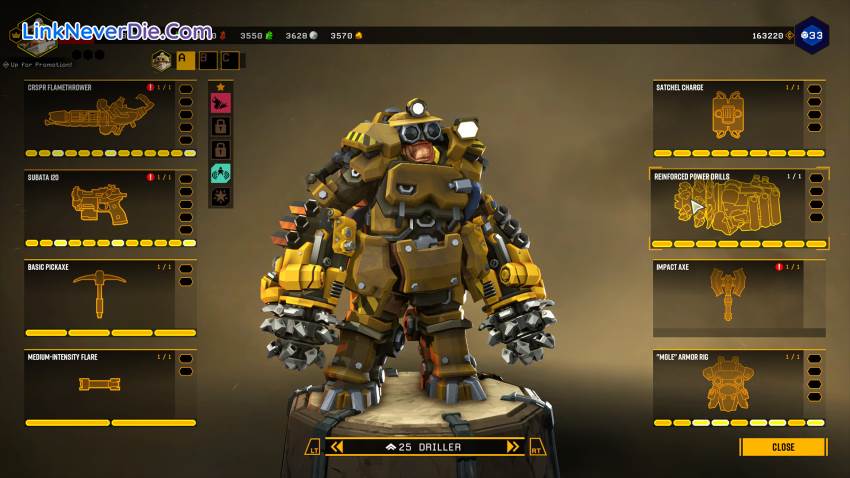Viewport: 850px width, 478px height.
Task: Switch to loadout B
Action: coord(208,60)
